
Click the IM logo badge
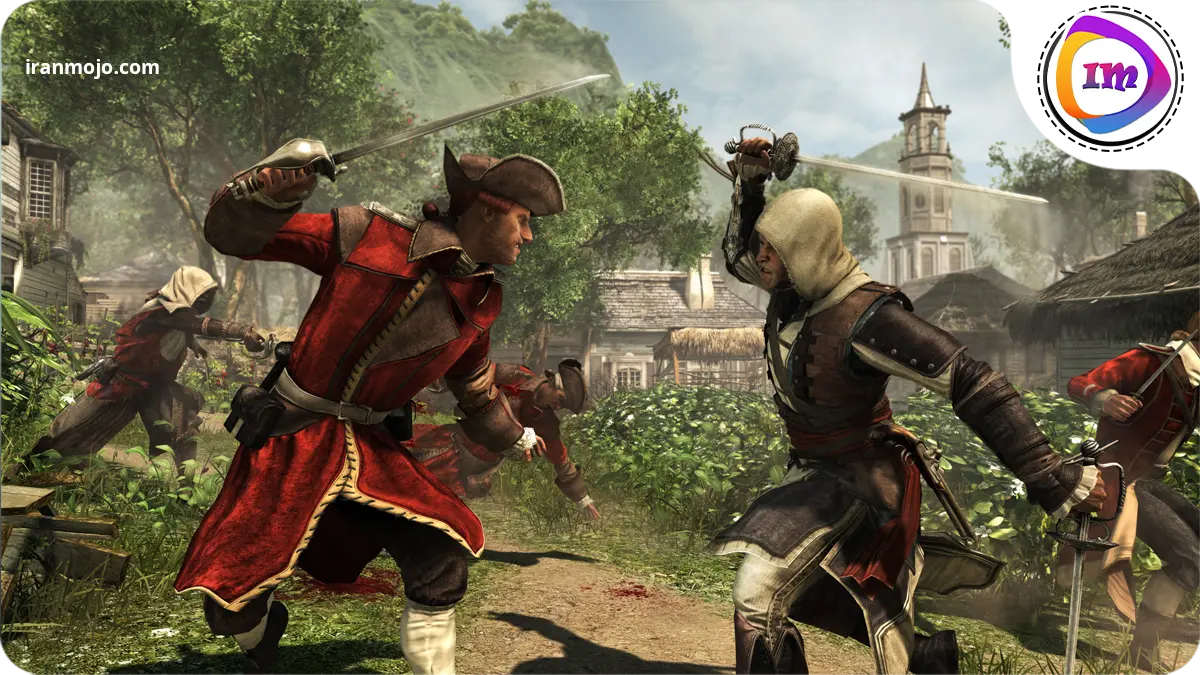(x=1107, y=76)
